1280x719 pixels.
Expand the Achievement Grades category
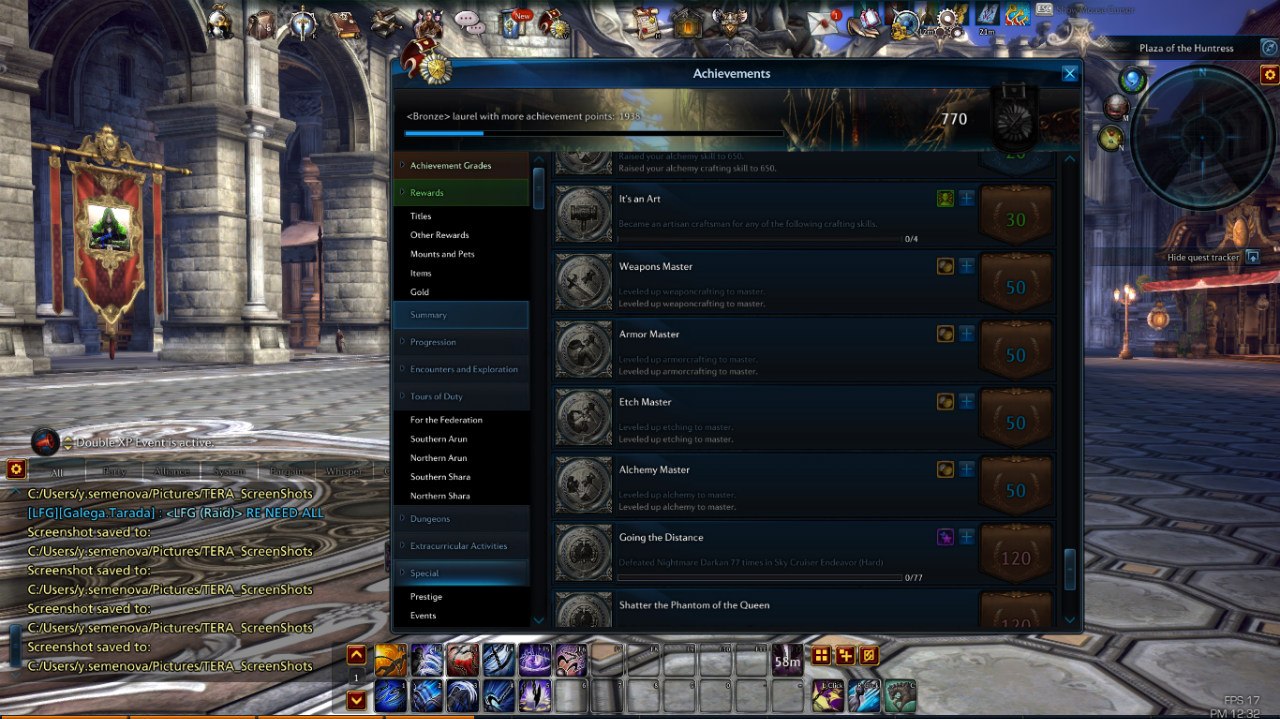coord(450,166)
